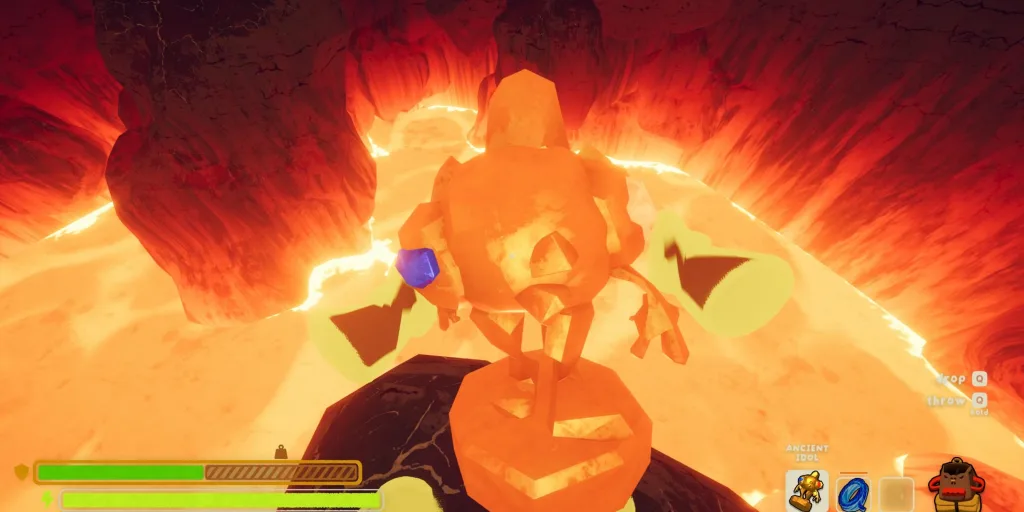The width and height of the screenshot is (1024, 512).
Task: Choose the empty third inventory slot
Action: tap(897, 494)
